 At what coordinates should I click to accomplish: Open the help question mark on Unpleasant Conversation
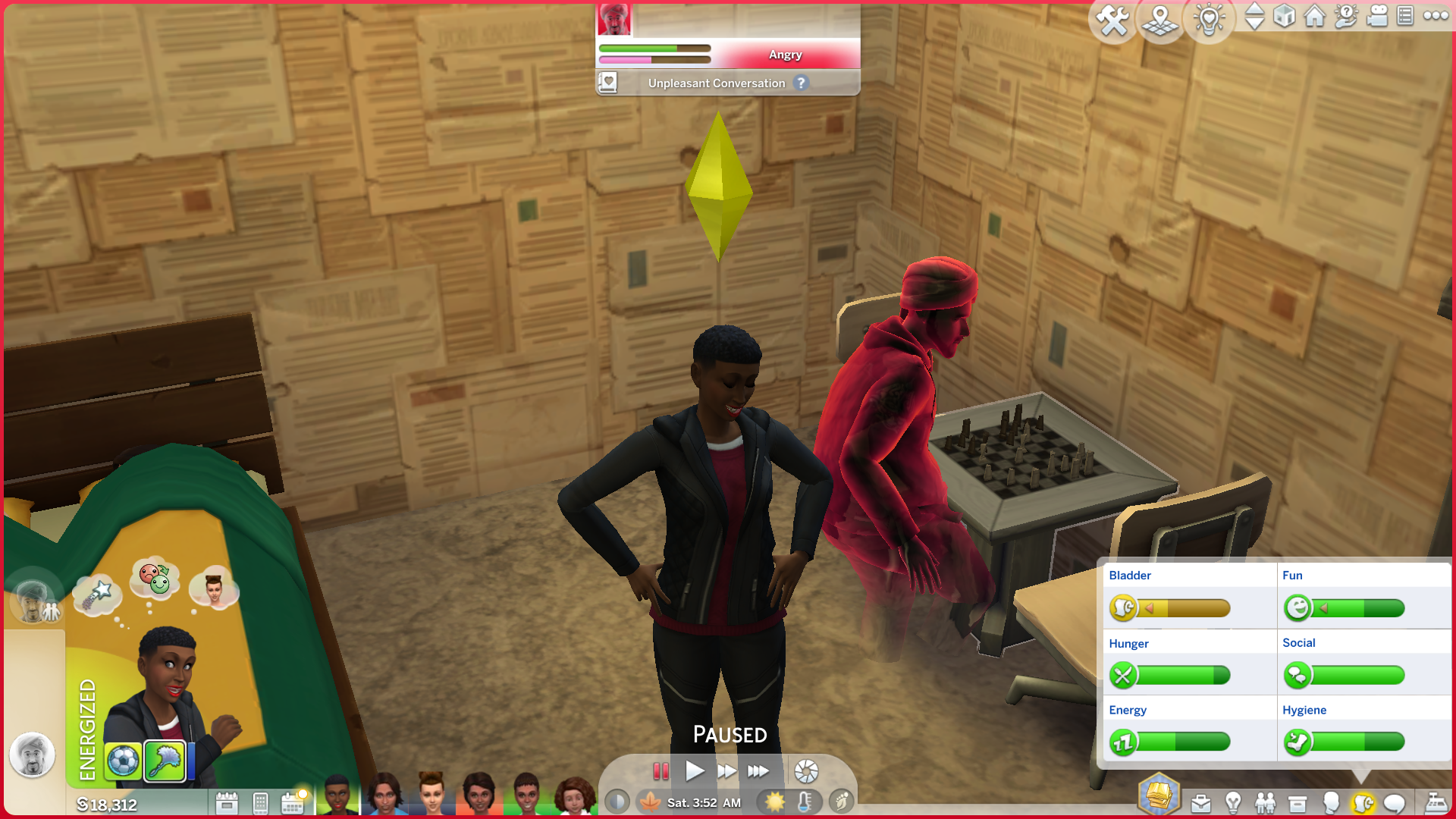[x=801, y=83]
